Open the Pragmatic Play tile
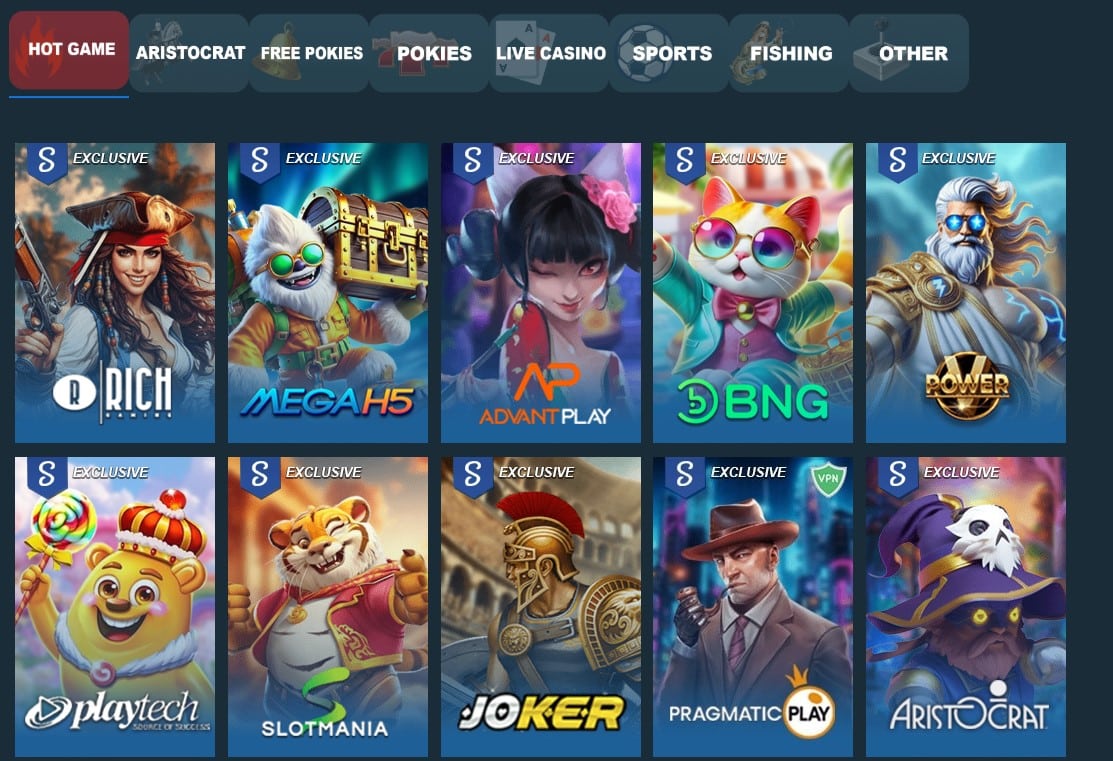The height and width of the screenshot is (761, 1113). [753, 606]
